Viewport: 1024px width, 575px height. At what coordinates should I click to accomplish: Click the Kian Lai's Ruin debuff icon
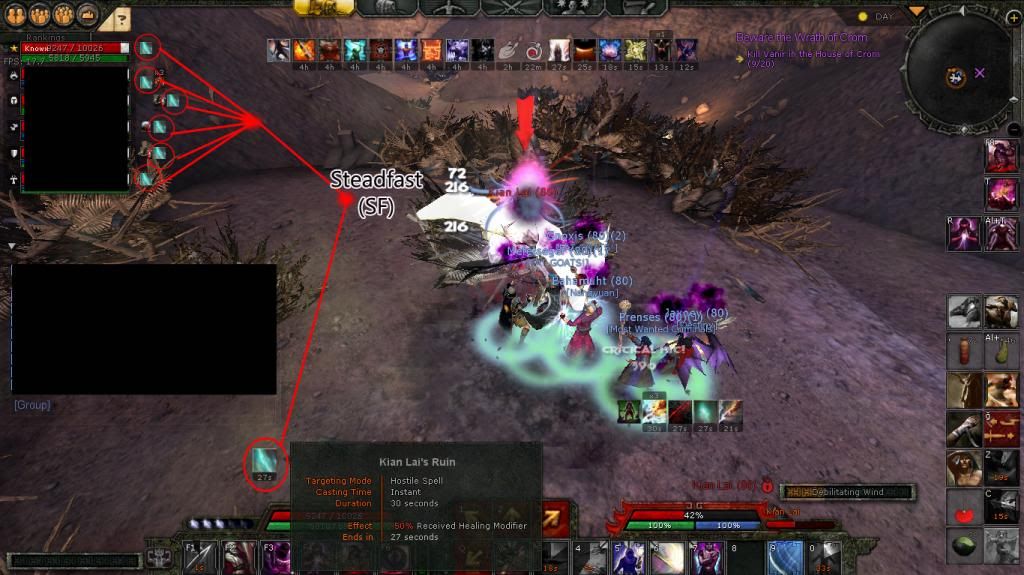click(264, 462)
